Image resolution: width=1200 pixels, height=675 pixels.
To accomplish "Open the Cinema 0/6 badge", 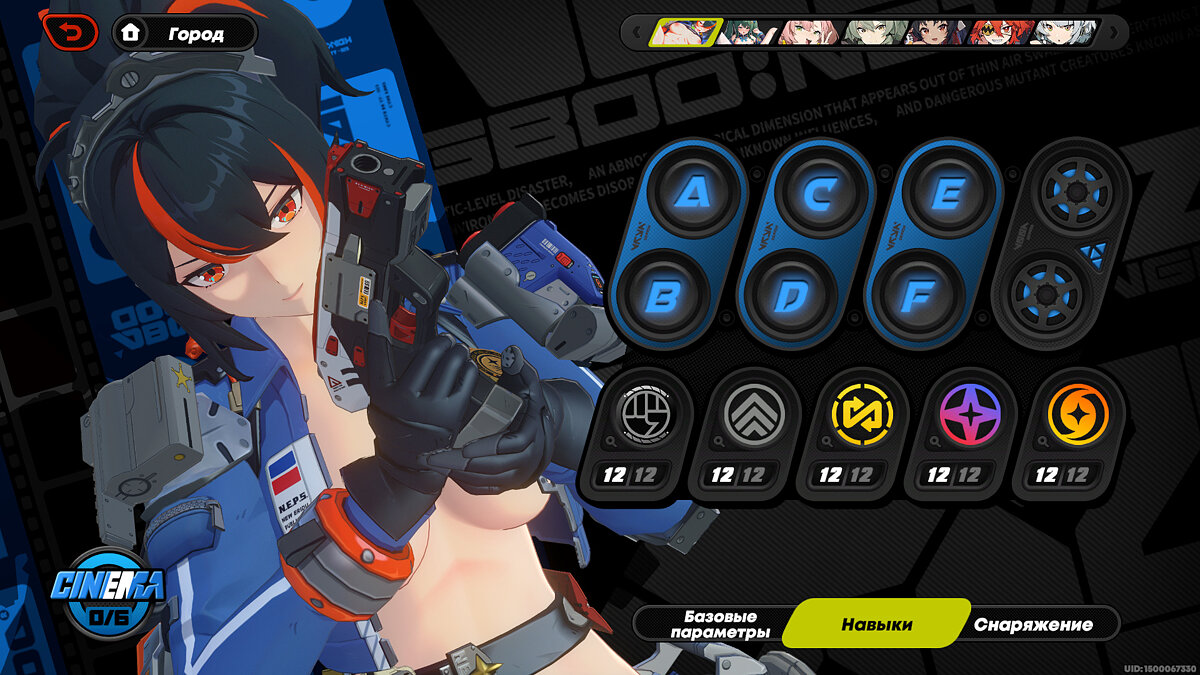I will pyautogui.click(x=106, y=592).
